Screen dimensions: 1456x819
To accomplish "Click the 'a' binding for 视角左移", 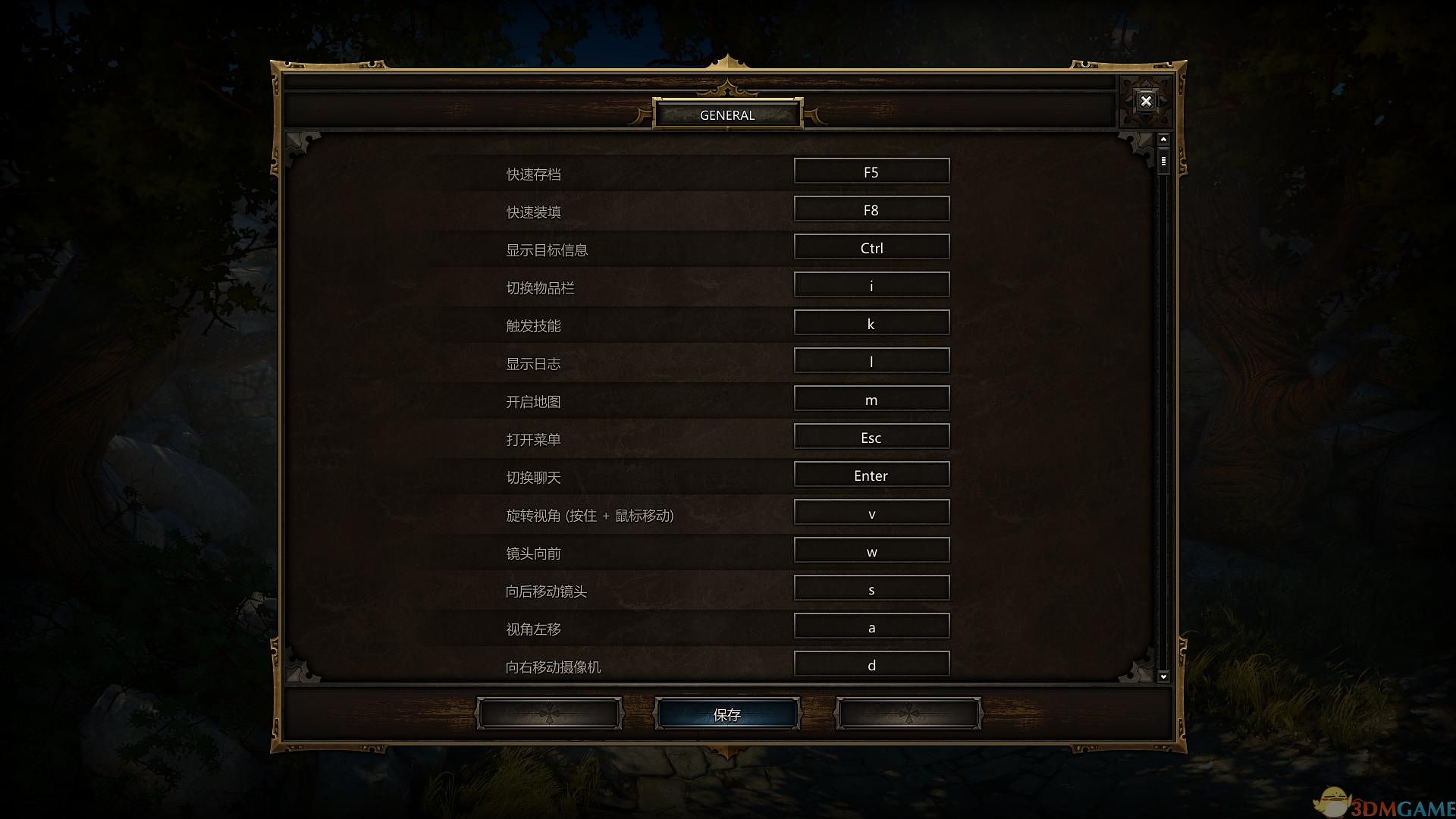I will click(871, 626).
